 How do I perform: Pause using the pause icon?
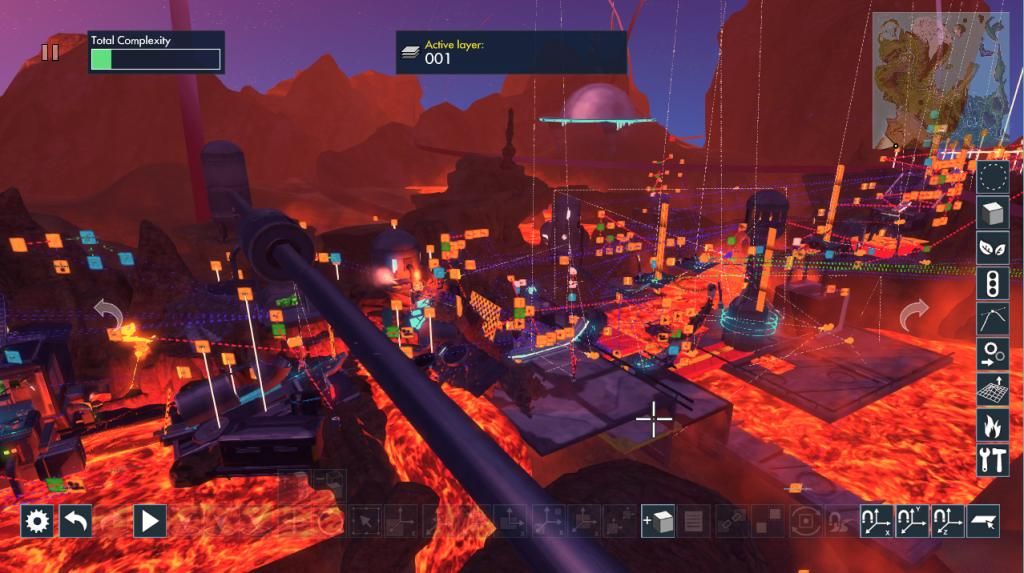[50, 52]
